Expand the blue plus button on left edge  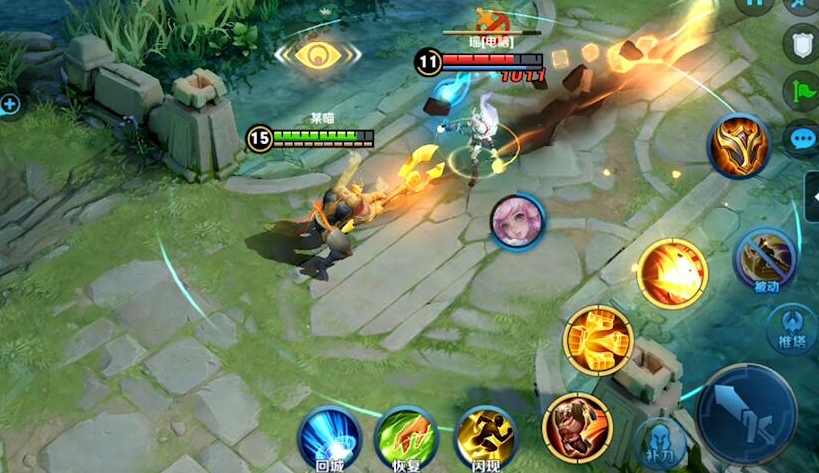click(10, 103)
